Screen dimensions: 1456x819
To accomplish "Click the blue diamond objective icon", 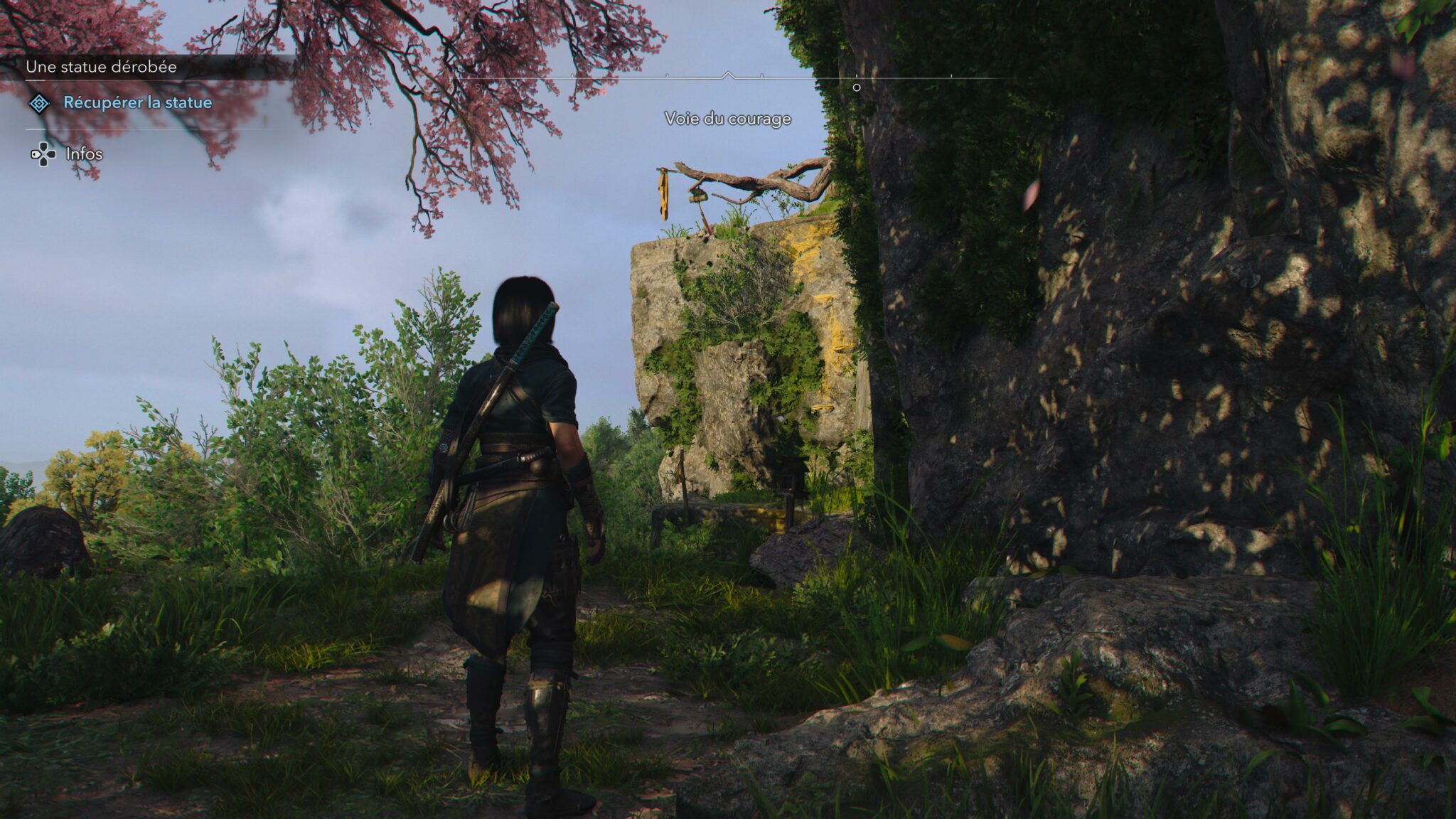I will (39, 104).
